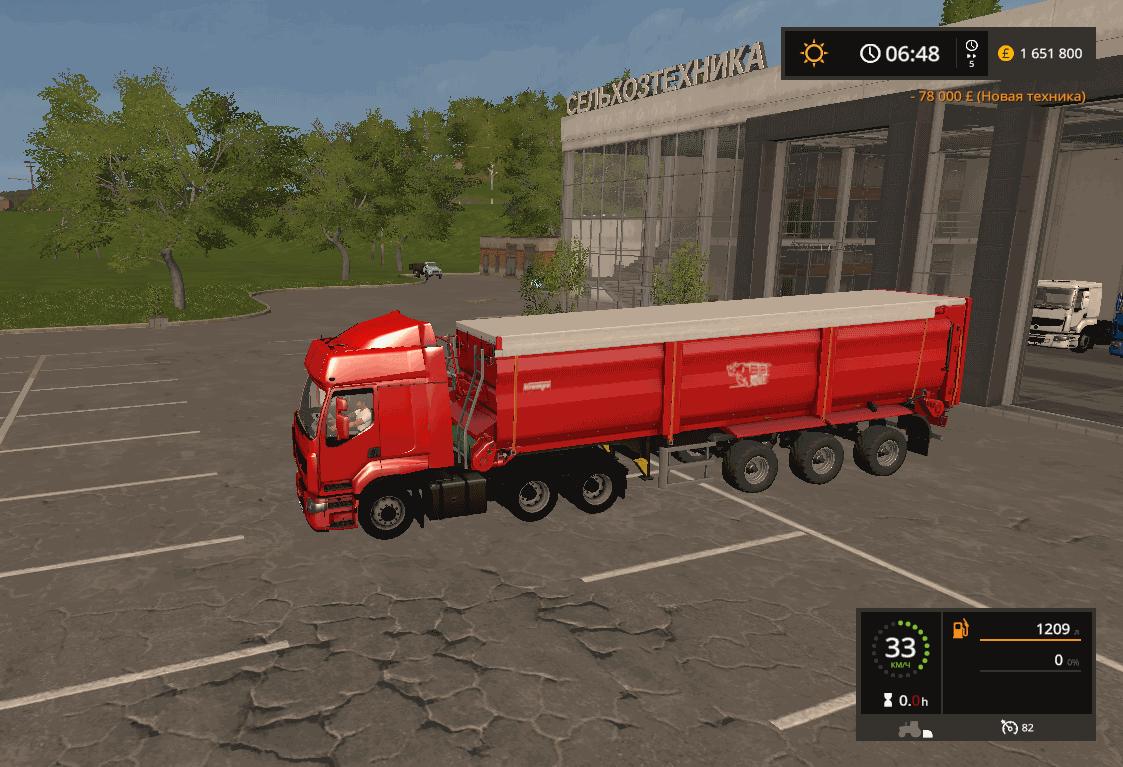Click the fuel pump icon
The height and width of the screenshot is (767, 1123).
961,630
